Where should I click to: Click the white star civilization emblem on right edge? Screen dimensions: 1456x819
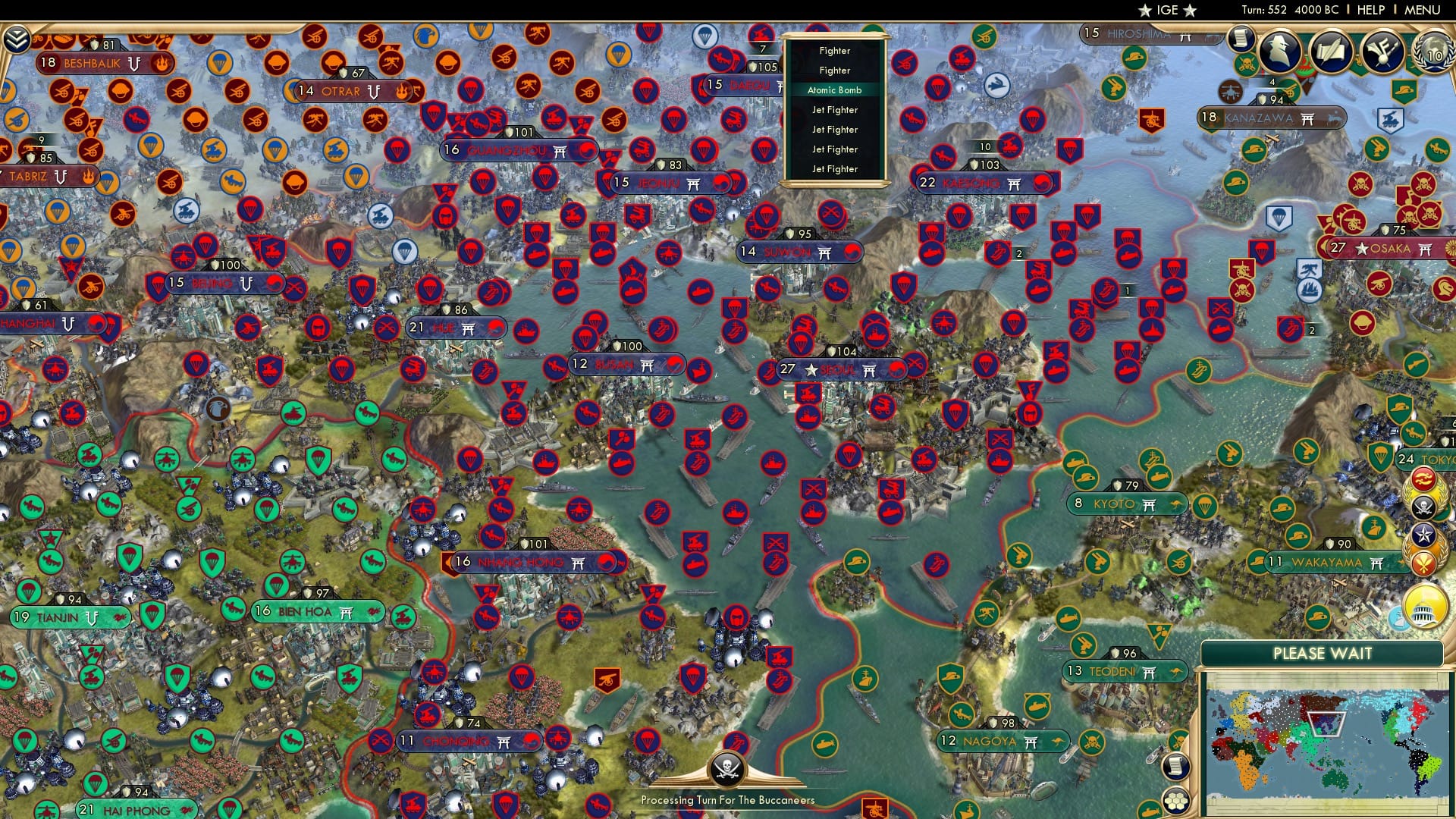point(1424,532)
